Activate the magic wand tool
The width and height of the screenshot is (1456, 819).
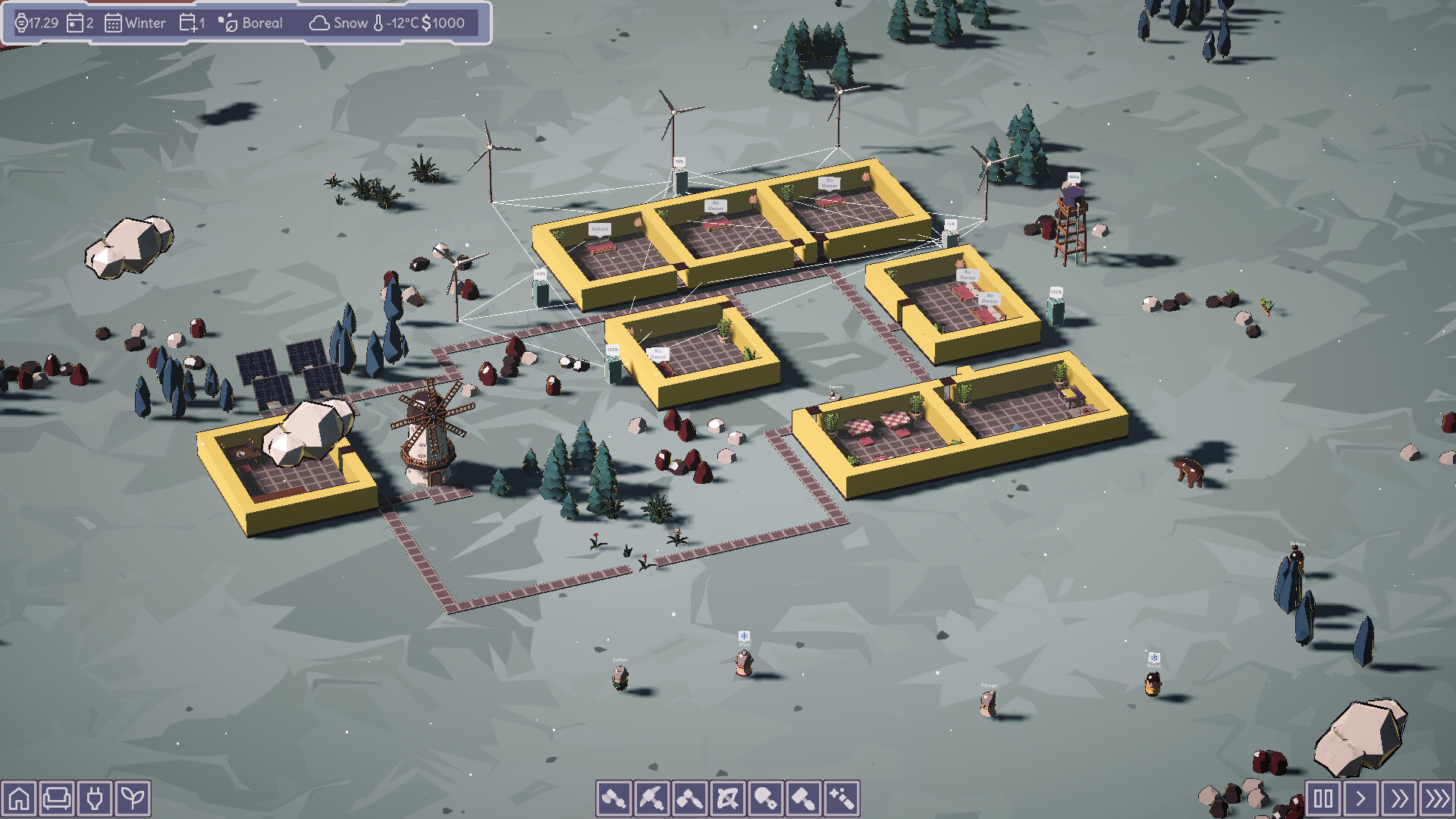(842, 799)
